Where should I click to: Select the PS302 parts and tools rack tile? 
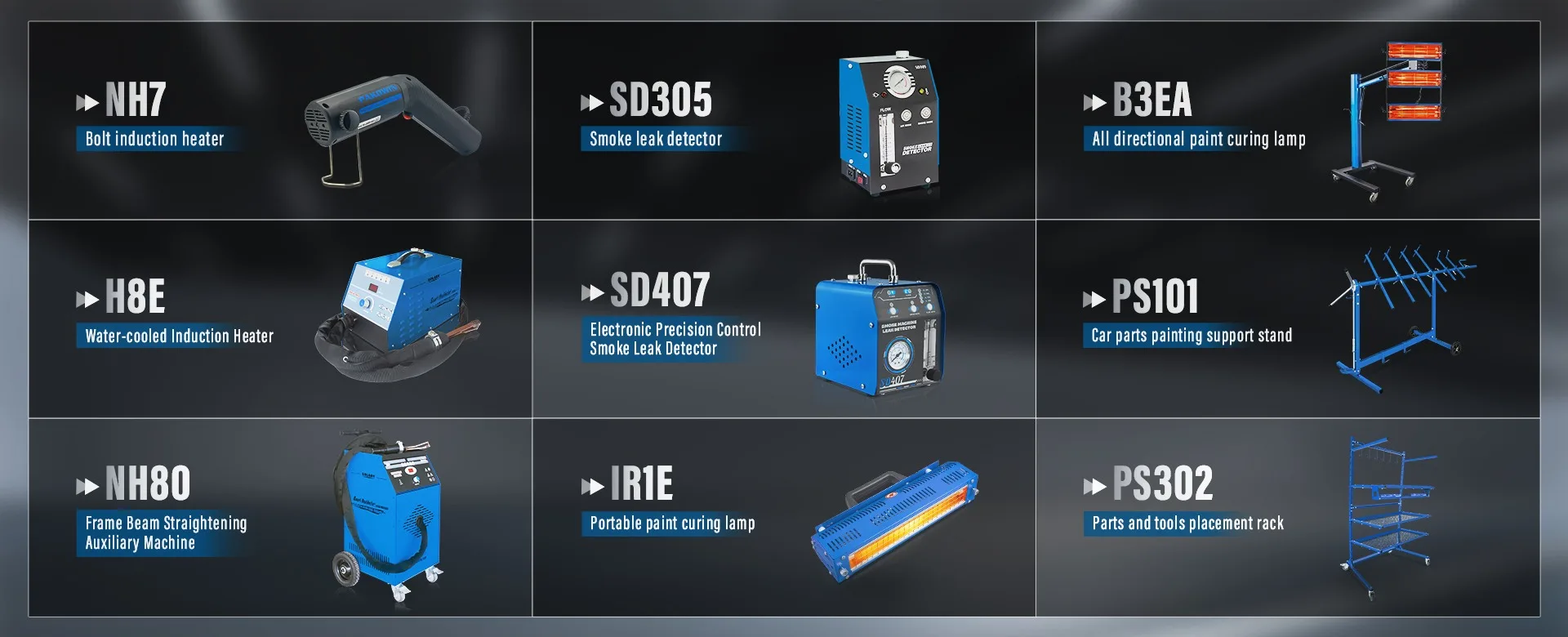(1288, 517)
